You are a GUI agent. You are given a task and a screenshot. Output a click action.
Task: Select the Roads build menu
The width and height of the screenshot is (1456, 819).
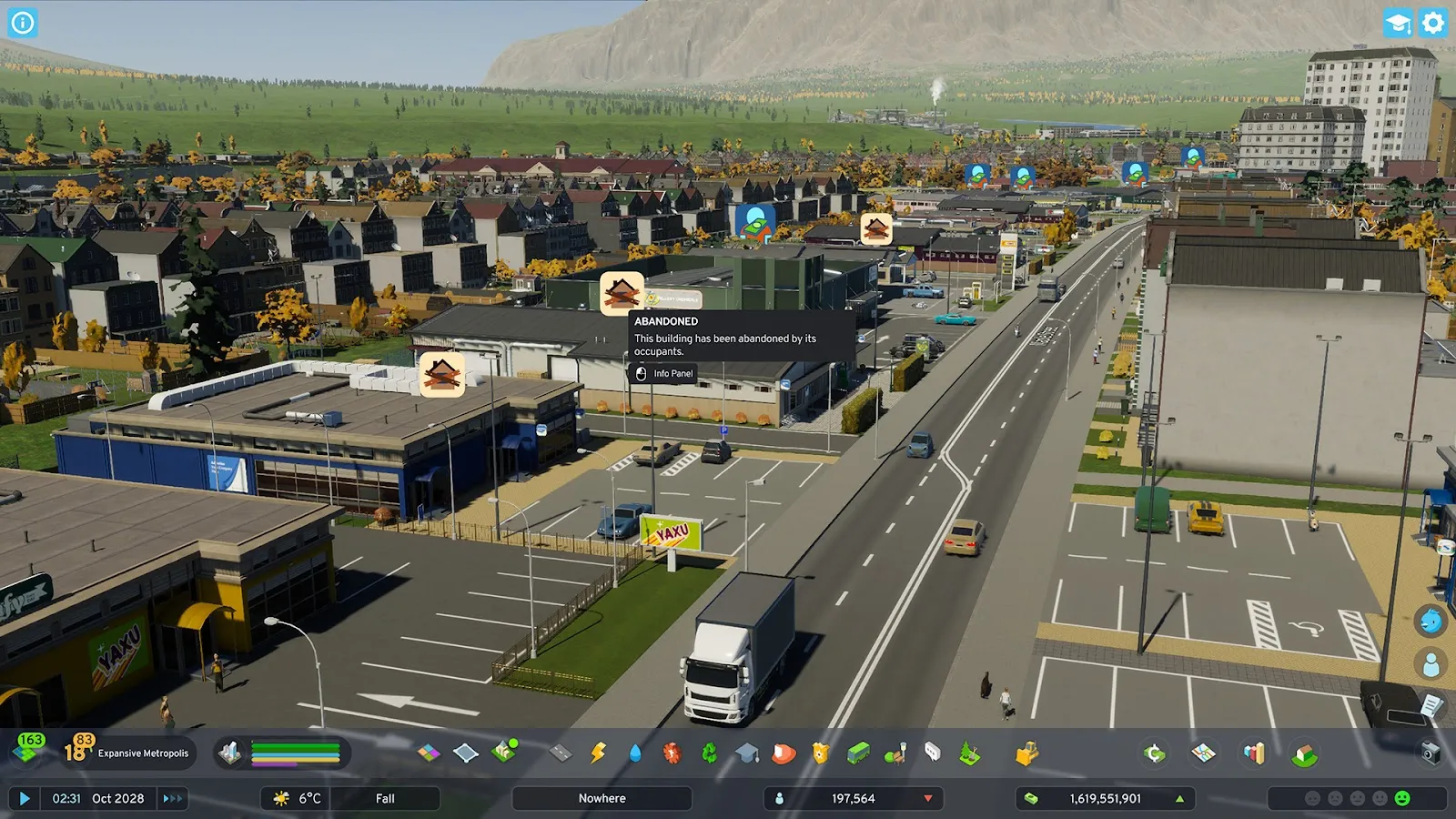561,753
